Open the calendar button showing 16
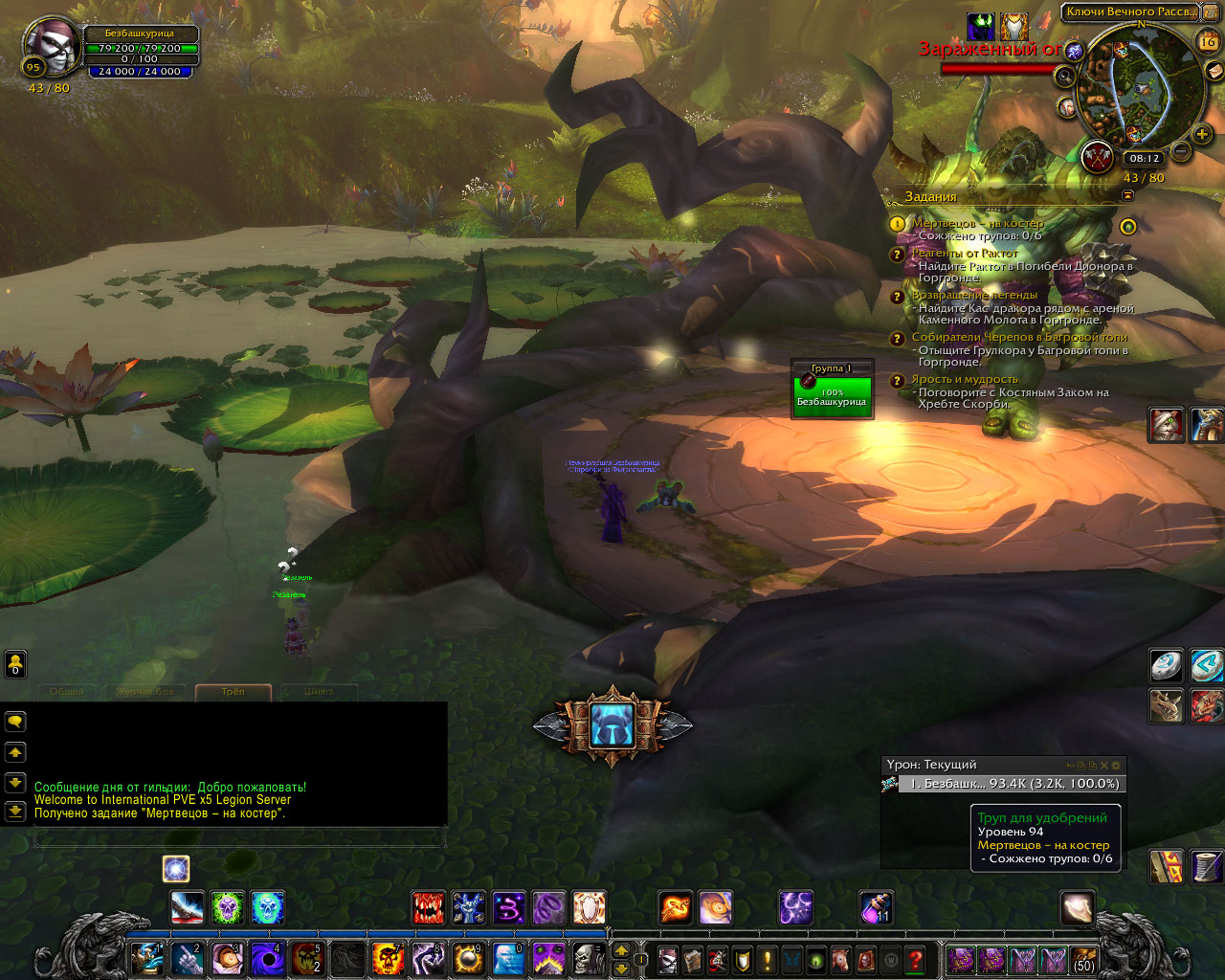 pyautogui.click(x=1208, y=40)
